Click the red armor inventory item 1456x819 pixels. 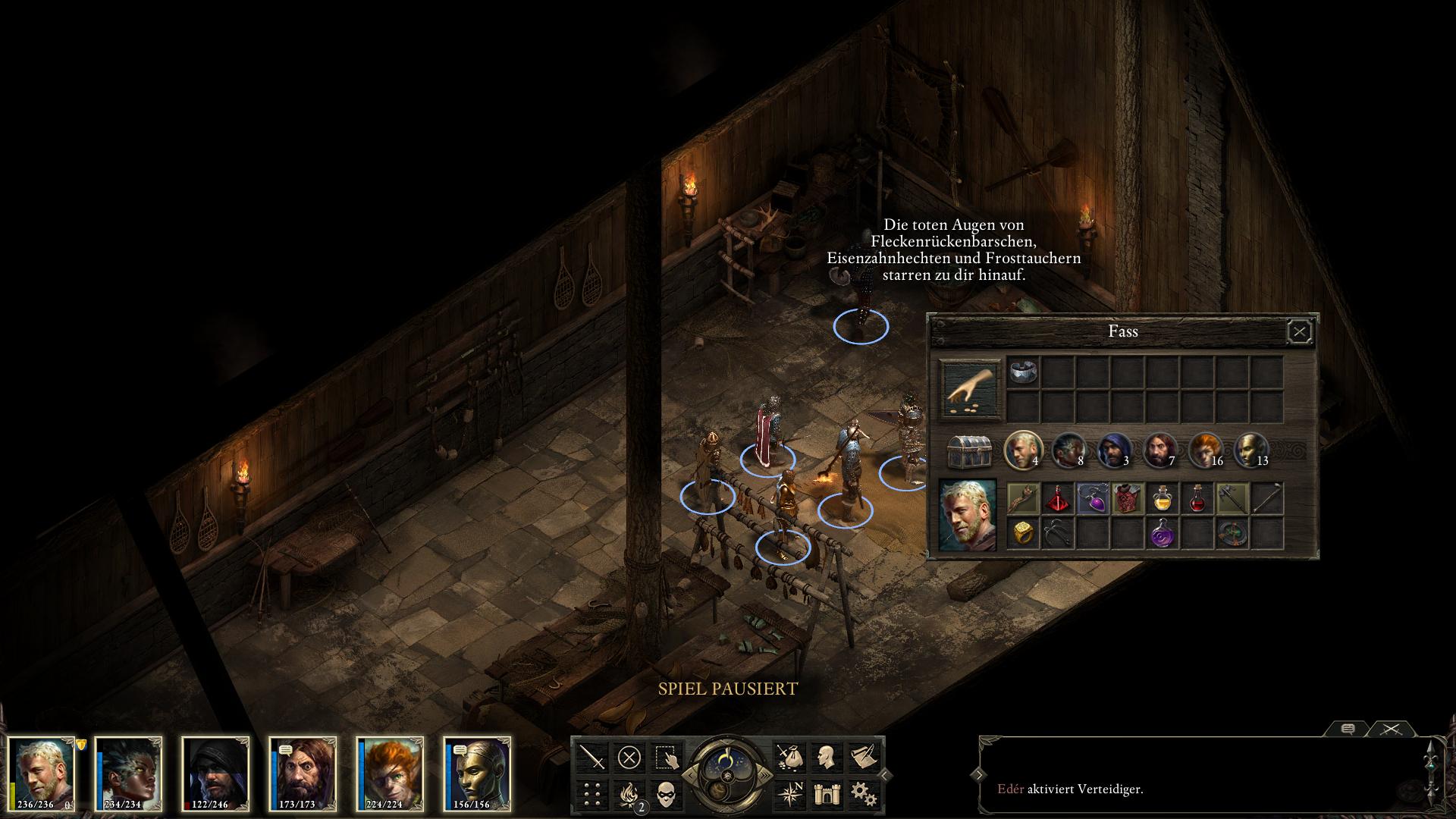pyautogui.click(x=1128, y=498)
